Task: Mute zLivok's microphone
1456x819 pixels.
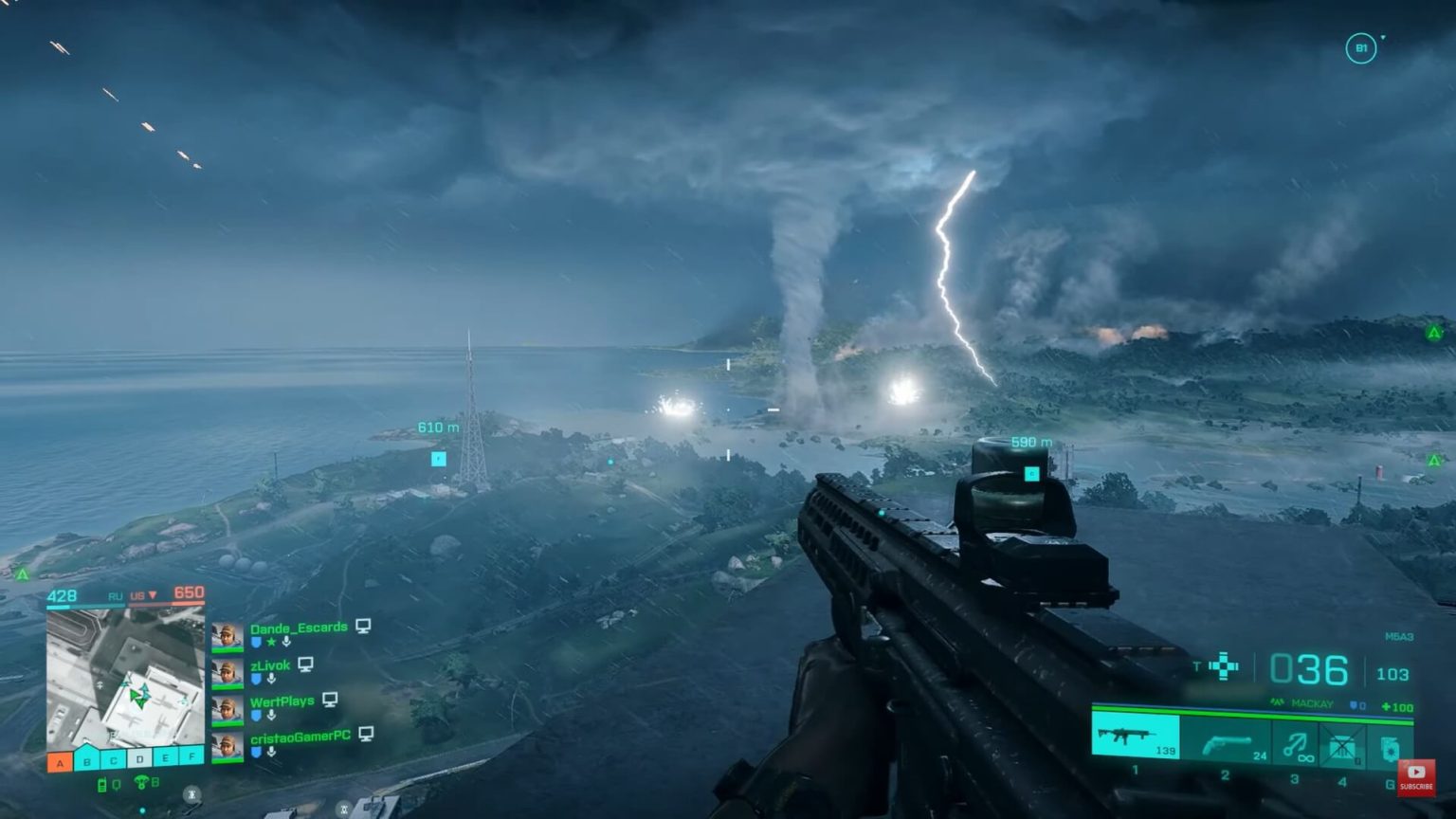Action: pyautogui.click(x=271, y=679)
